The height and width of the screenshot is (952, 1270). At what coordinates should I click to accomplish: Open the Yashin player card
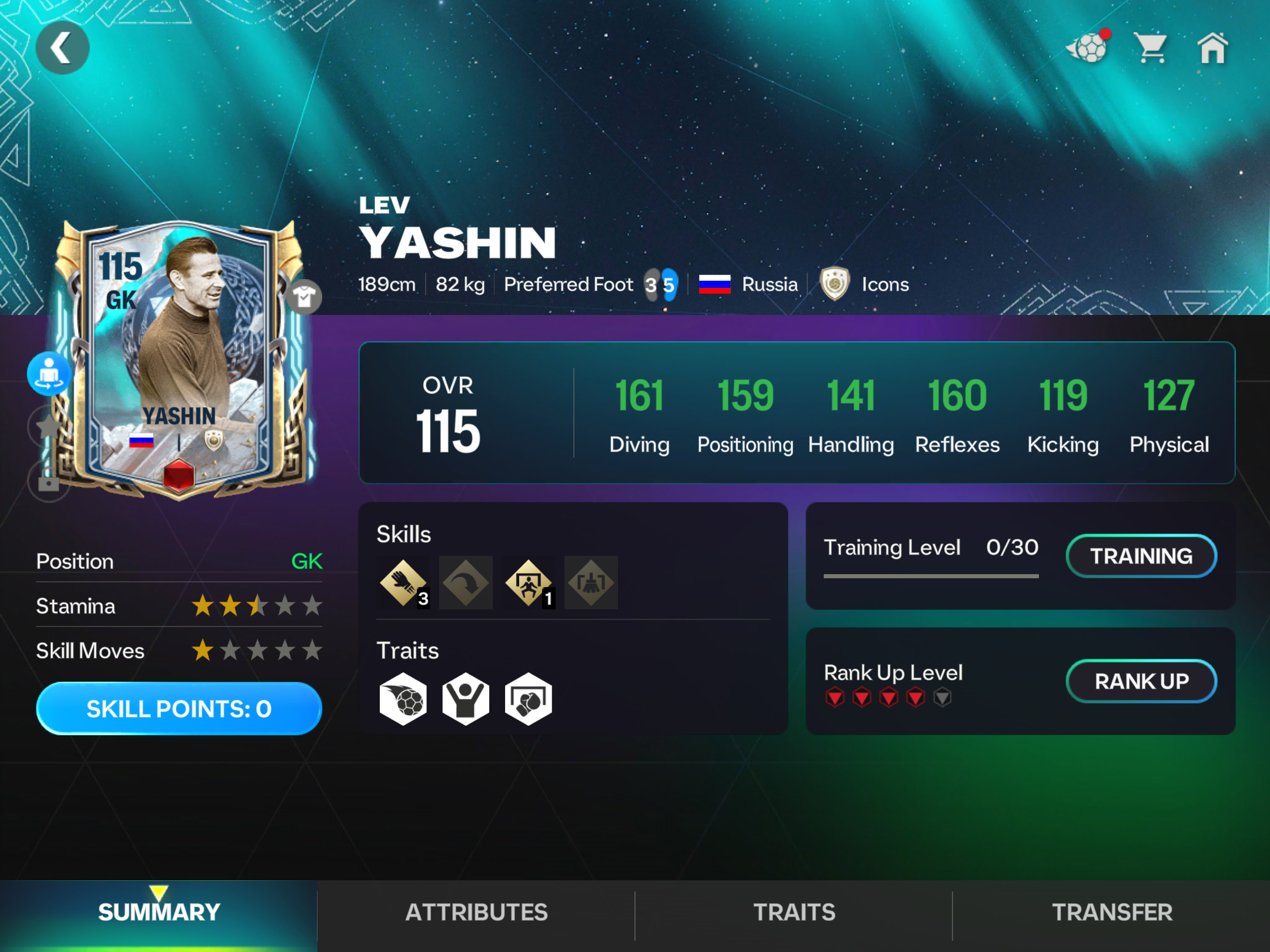point(179,358)
